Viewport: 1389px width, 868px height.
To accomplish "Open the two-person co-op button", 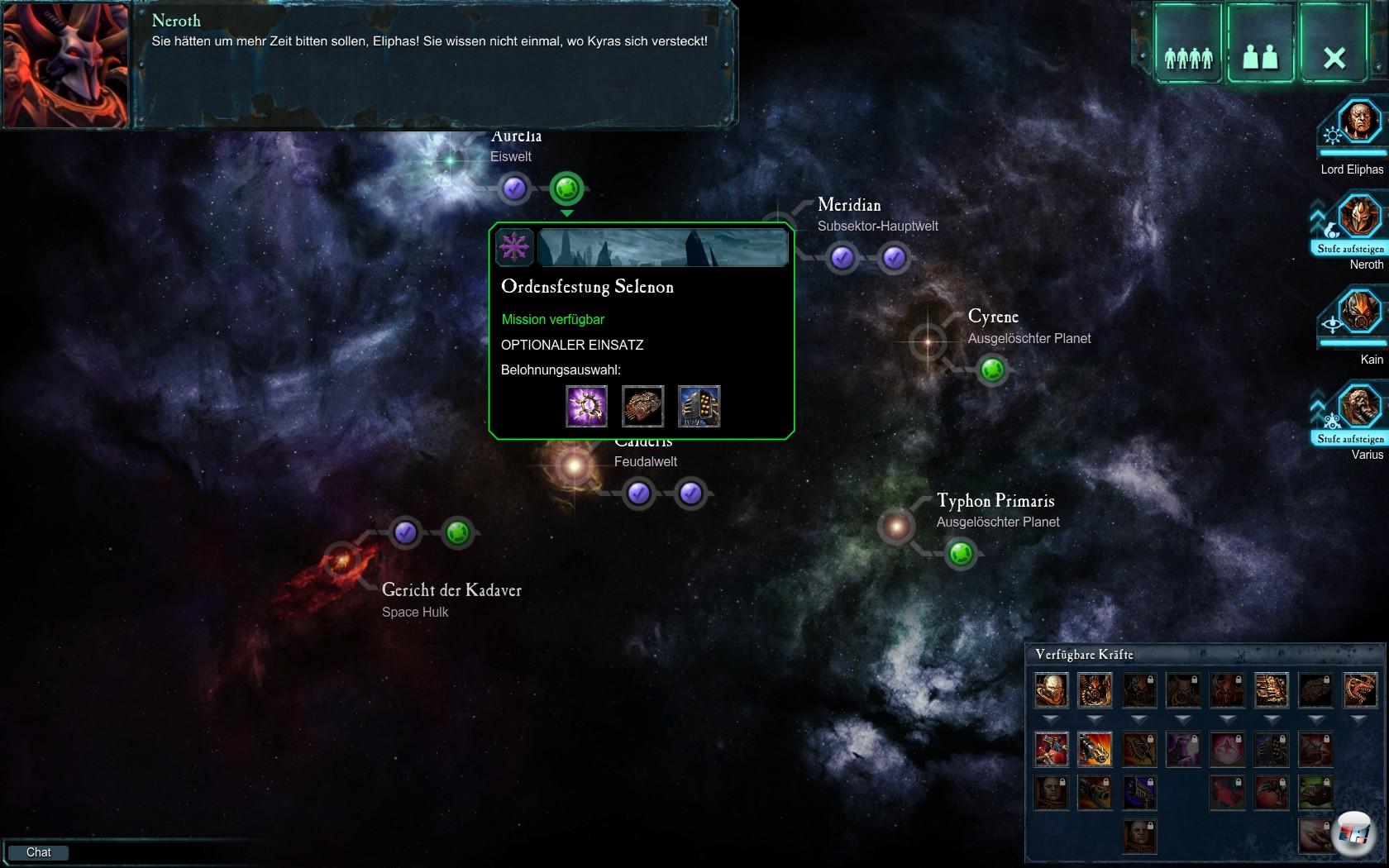I will (1260, 45).
